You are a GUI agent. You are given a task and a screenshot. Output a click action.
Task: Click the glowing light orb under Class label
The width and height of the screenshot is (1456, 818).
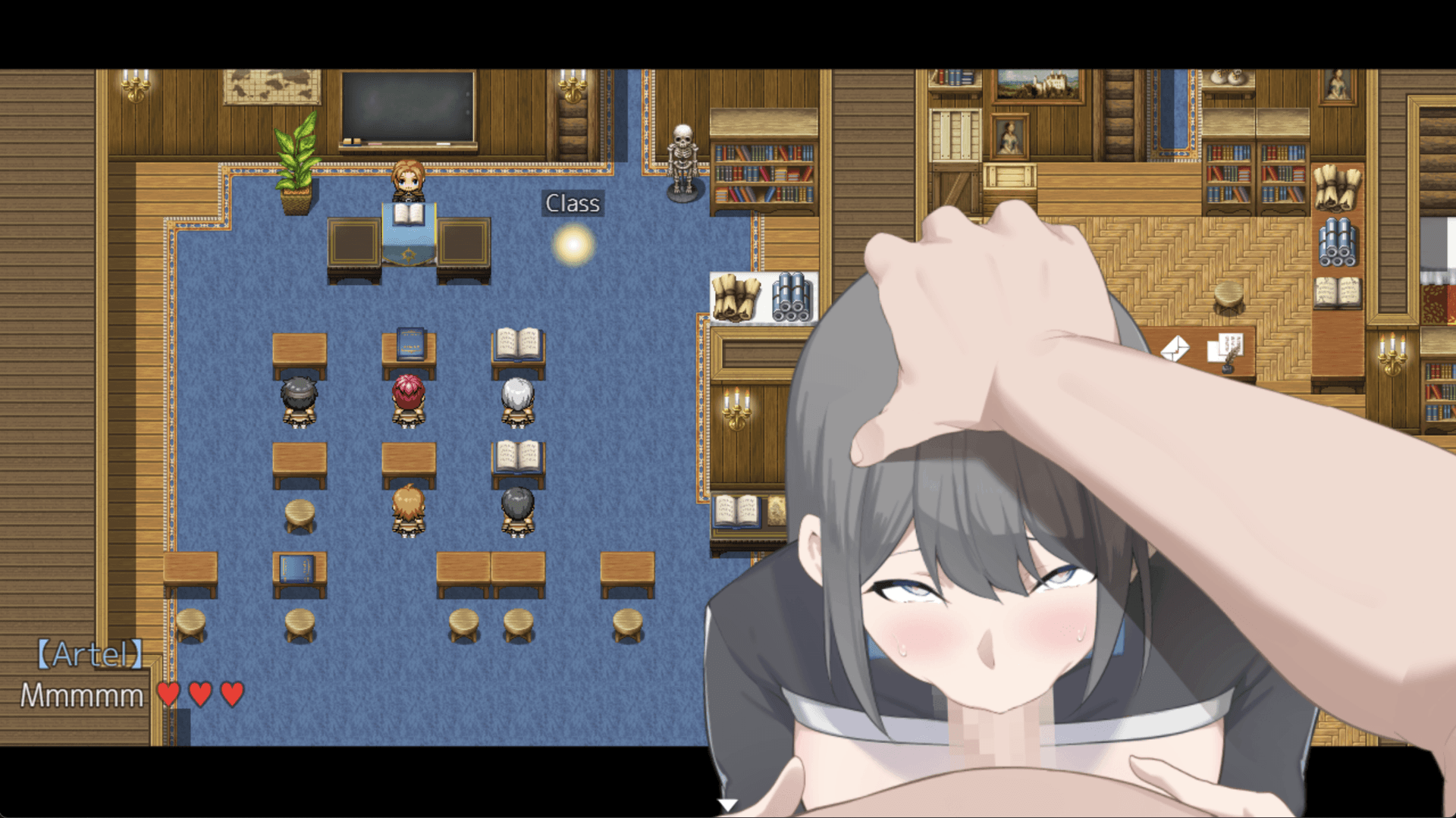pos(573,244)
